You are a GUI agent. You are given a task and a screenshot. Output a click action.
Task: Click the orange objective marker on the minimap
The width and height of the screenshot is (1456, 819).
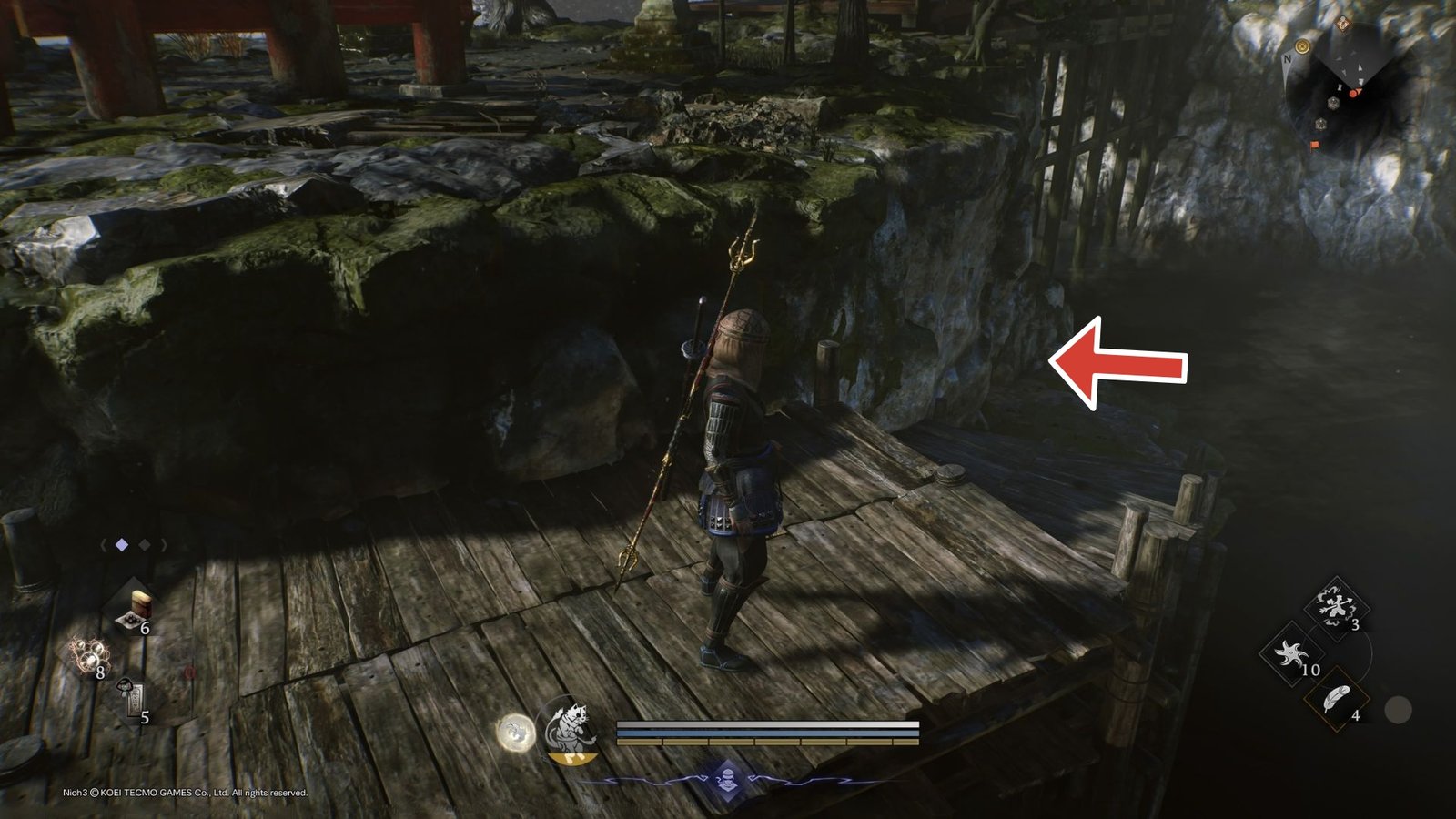1316,145
